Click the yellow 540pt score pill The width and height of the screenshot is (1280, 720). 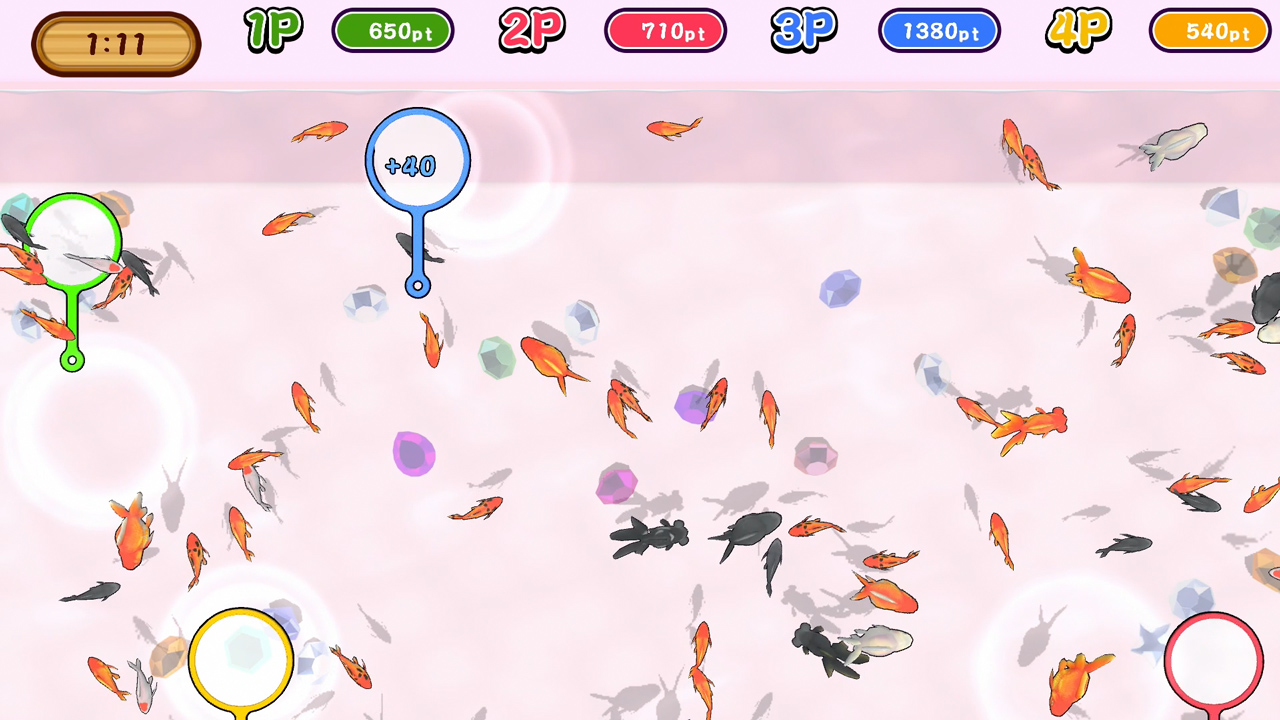[x=1209, y=30]
